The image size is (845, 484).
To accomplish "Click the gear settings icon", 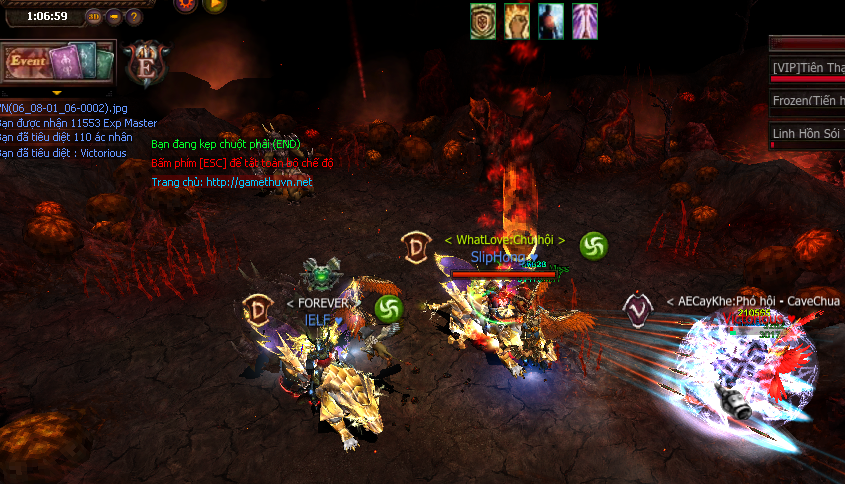I will pos(186,4).
